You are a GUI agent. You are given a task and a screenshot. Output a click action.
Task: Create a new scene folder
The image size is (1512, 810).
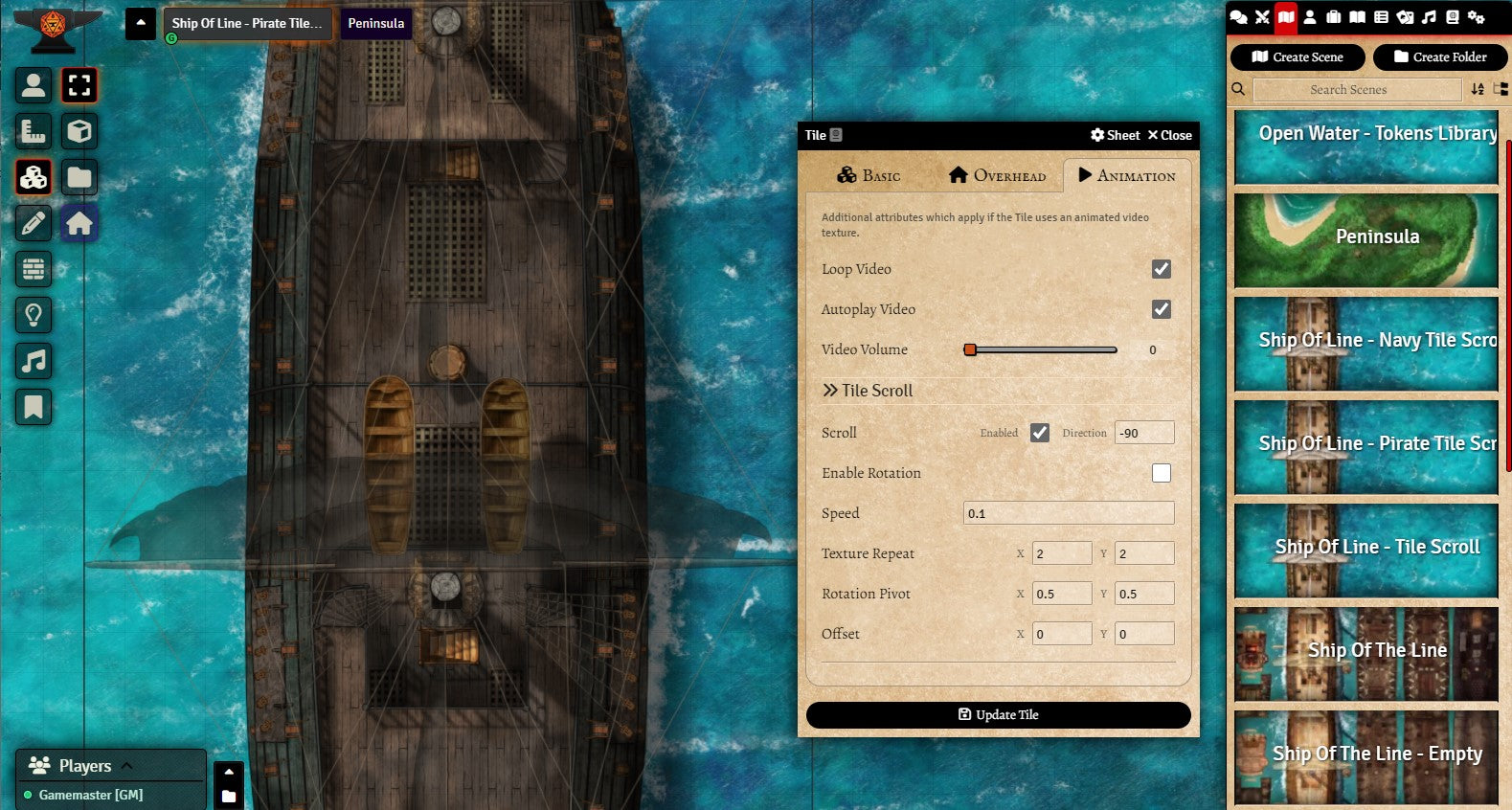1439,57
